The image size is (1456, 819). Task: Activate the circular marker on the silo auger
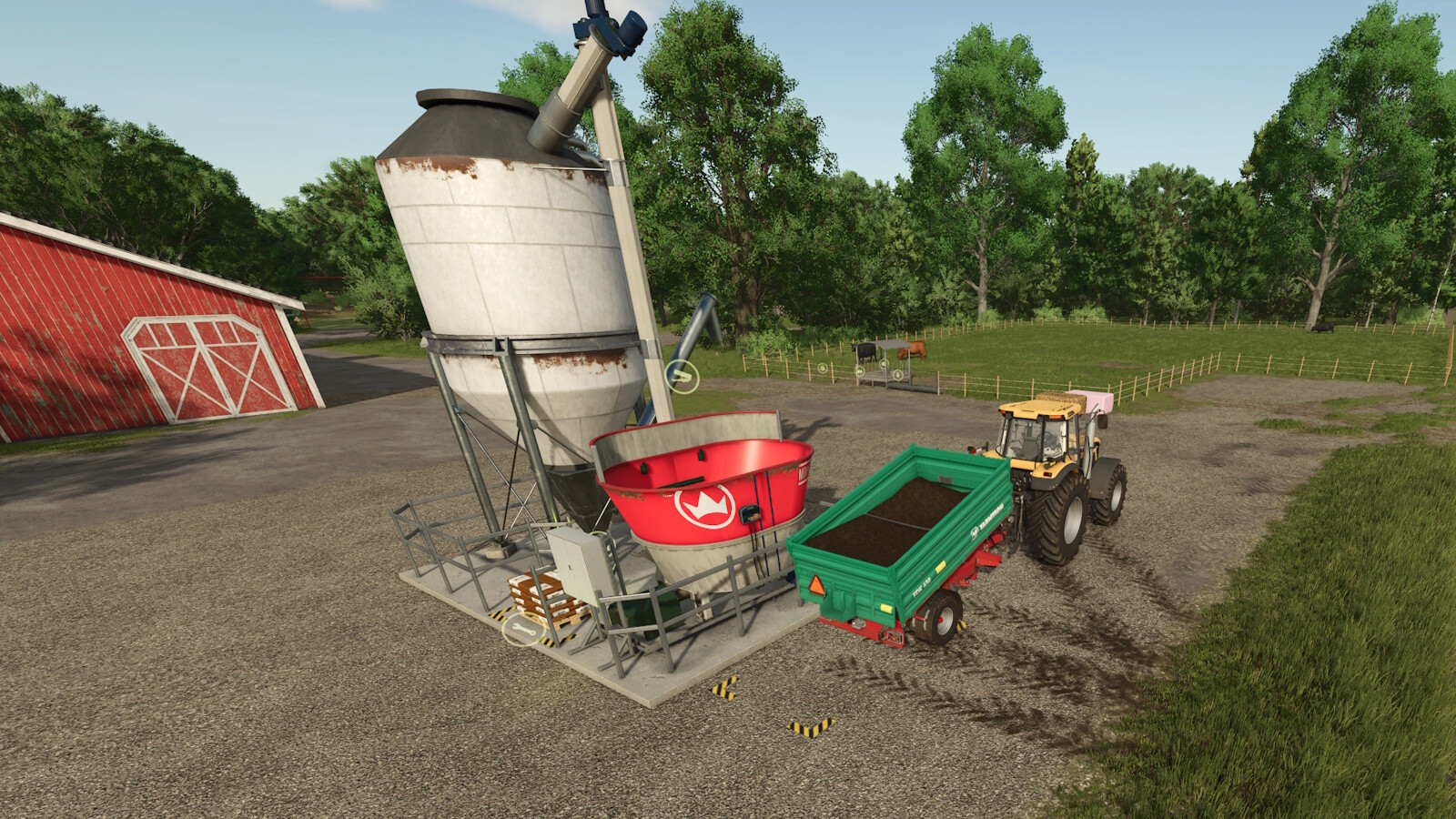[x=682, y=376]
